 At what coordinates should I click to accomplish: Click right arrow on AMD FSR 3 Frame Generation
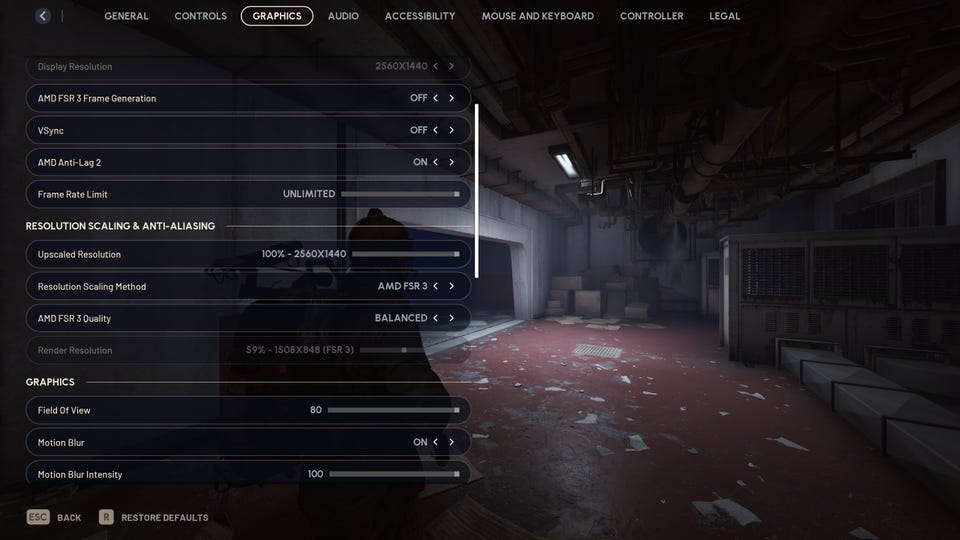[x=451, y=98]
